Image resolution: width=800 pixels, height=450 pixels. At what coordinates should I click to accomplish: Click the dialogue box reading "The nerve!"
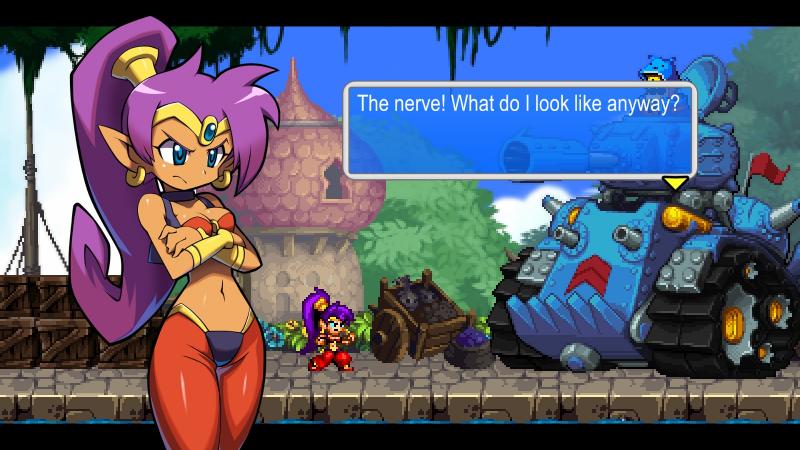coord(520,129)
